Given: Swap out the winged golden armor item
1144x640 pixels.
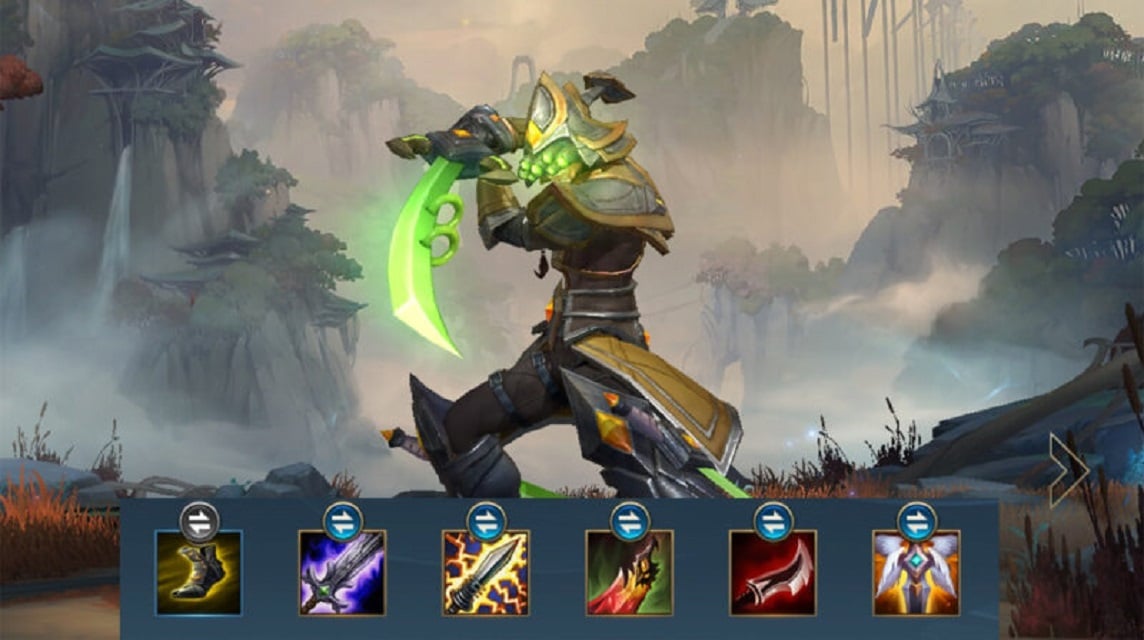Looking at the screenshot, I should click(917, 522).
